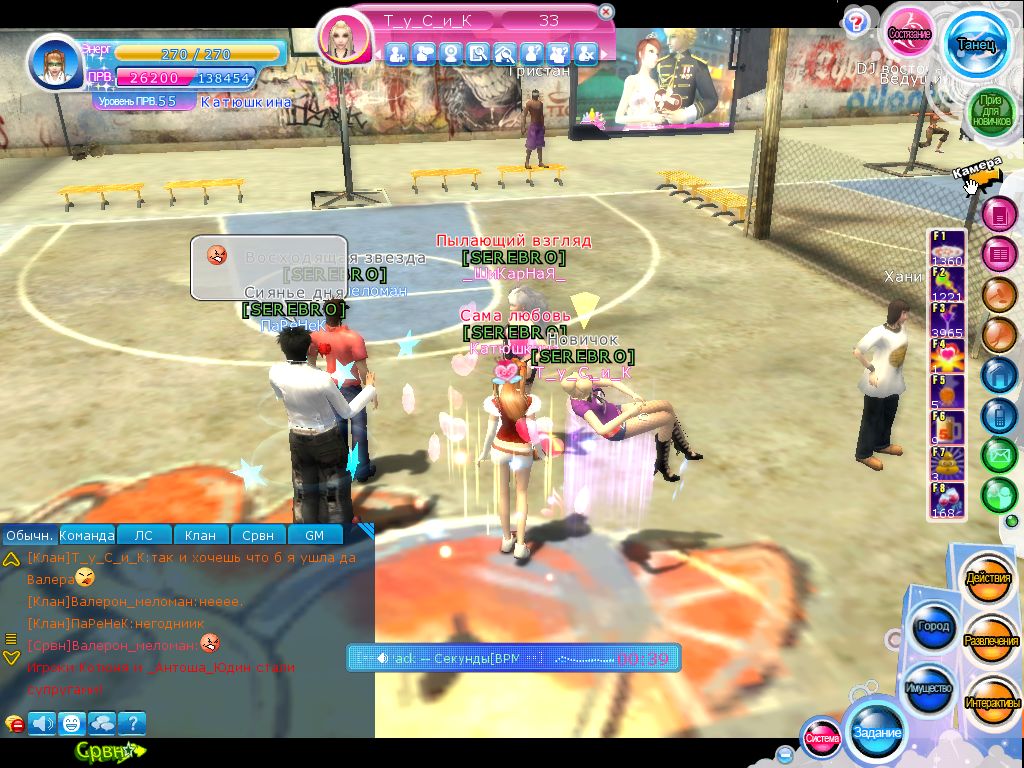Close the T_у_С_и_К target panel
The height and width of the screenshot is (768, 1024).
[x=605, y=12]
